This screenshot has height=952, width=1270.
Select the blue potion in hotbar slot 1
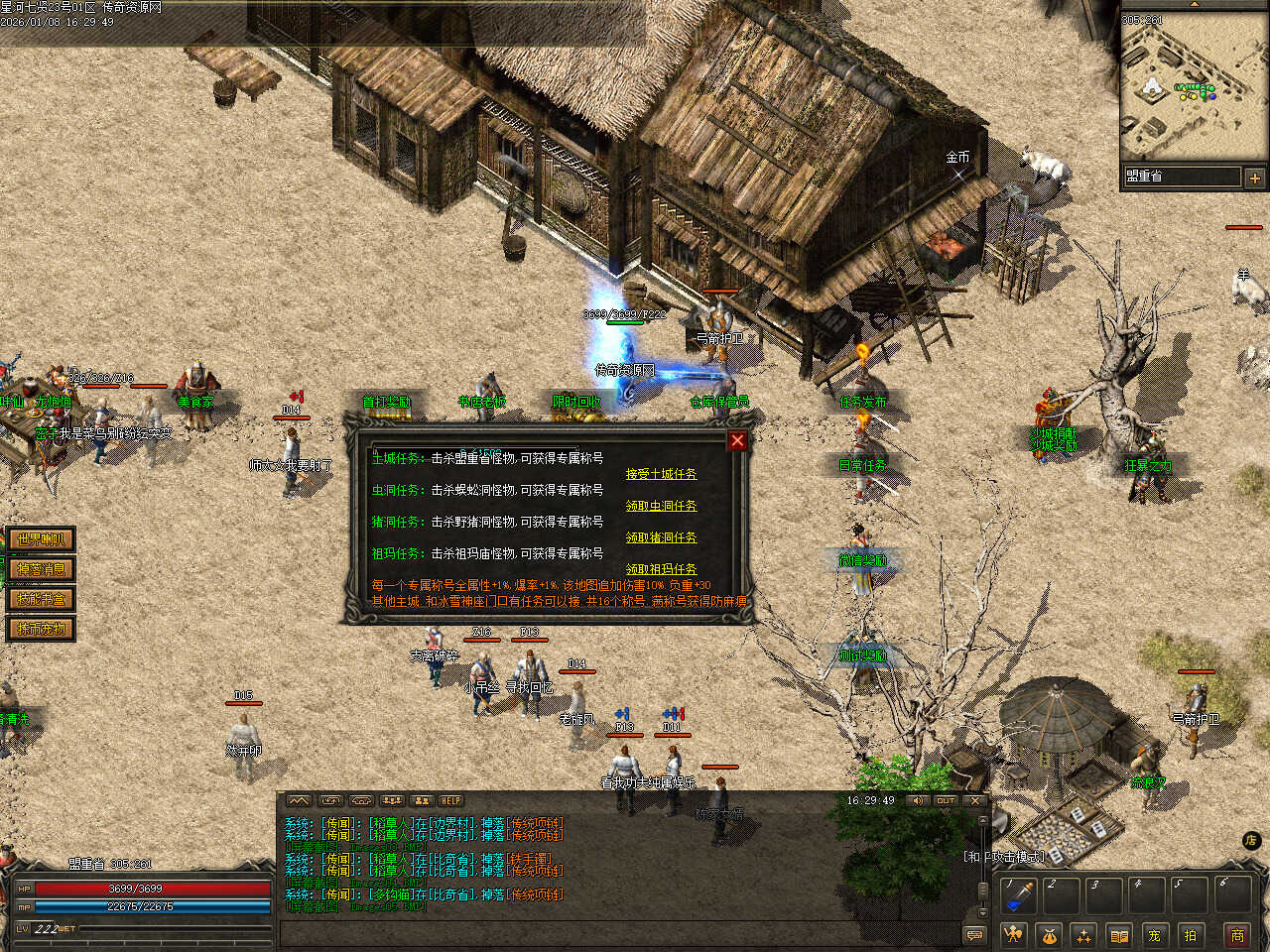click(1018, 895)
